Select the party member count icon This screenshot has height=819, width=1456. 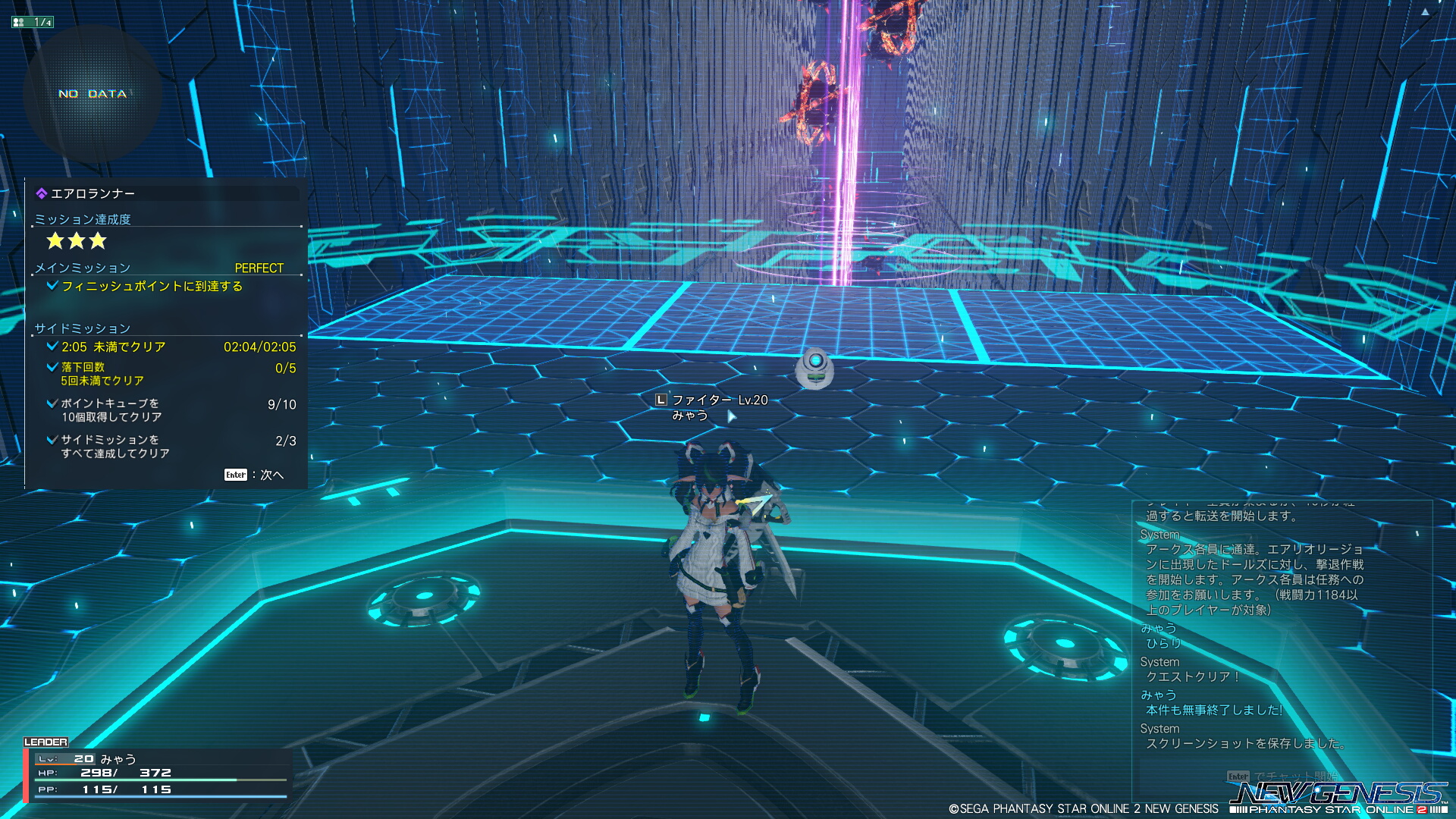(x=32, y=22)
